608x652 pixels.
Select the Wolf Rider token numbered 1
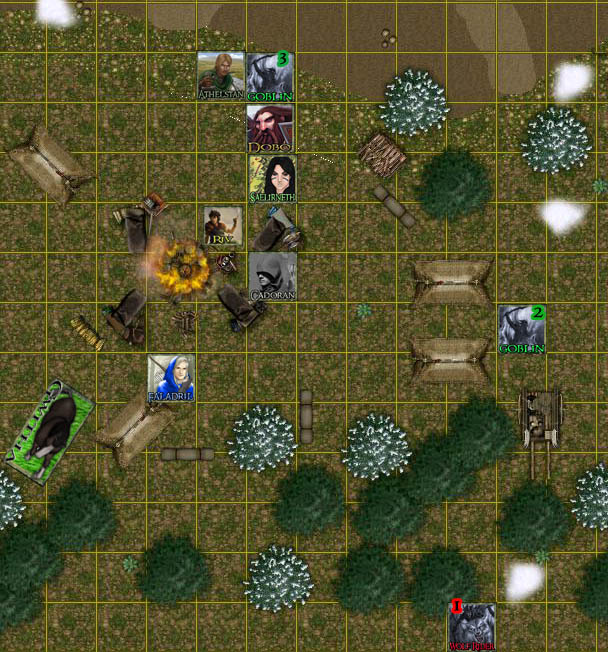(x=472, y=627)
